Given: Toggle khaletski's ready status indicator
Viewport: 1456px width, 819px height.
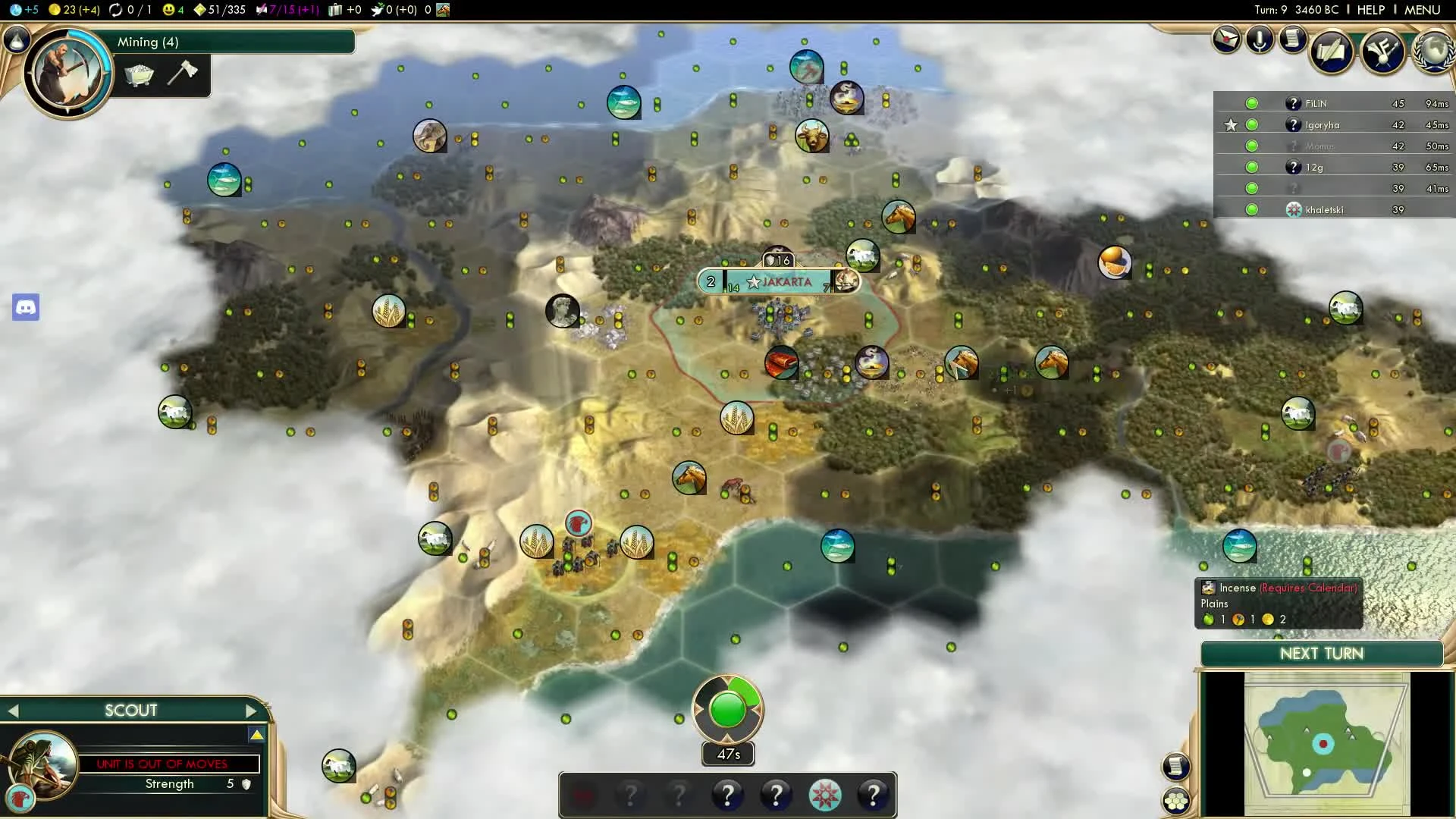Looking at the screenshot, I should tap(1251, 209).
